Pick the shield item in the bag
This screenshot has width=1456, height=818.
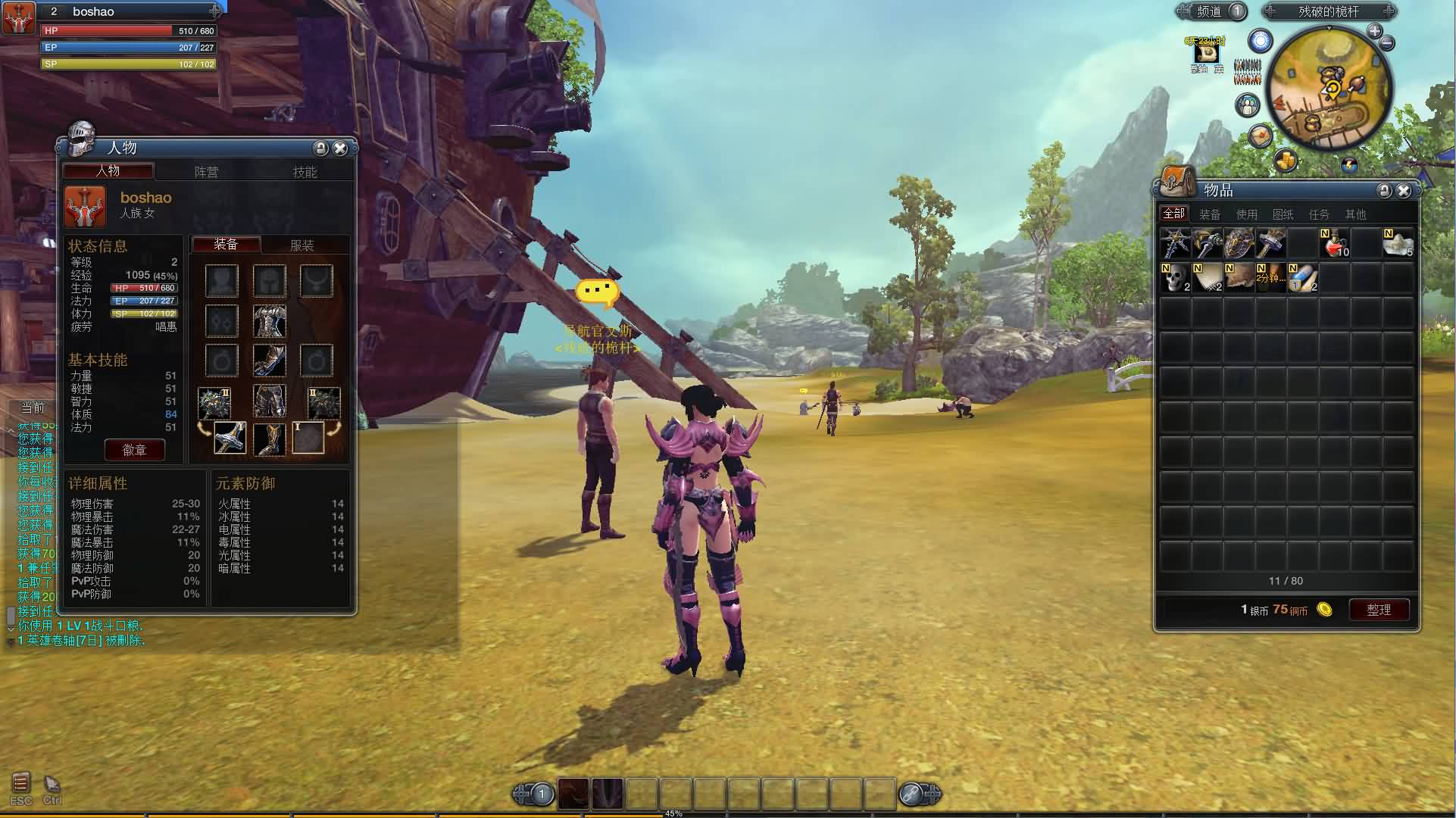coord(1239,244)
